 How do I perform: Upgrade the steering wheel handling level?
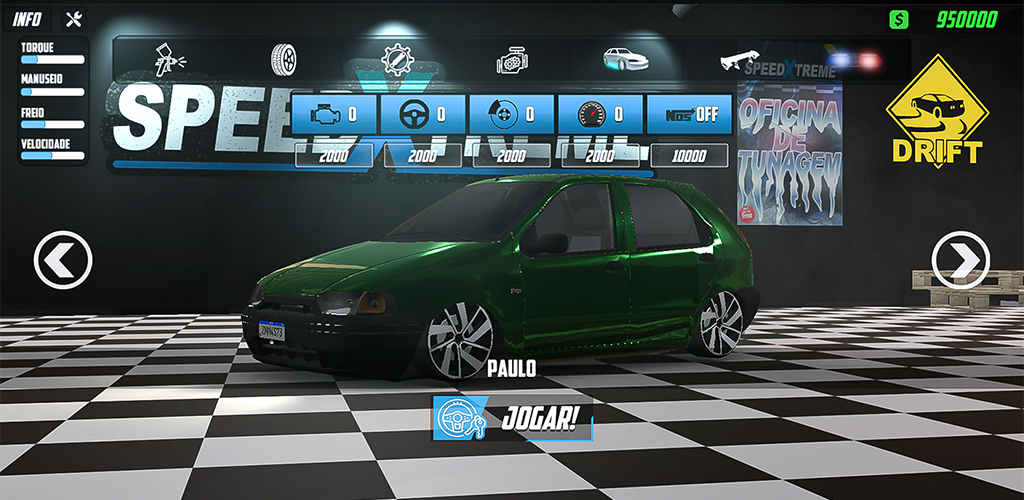(x=423, y=114)
